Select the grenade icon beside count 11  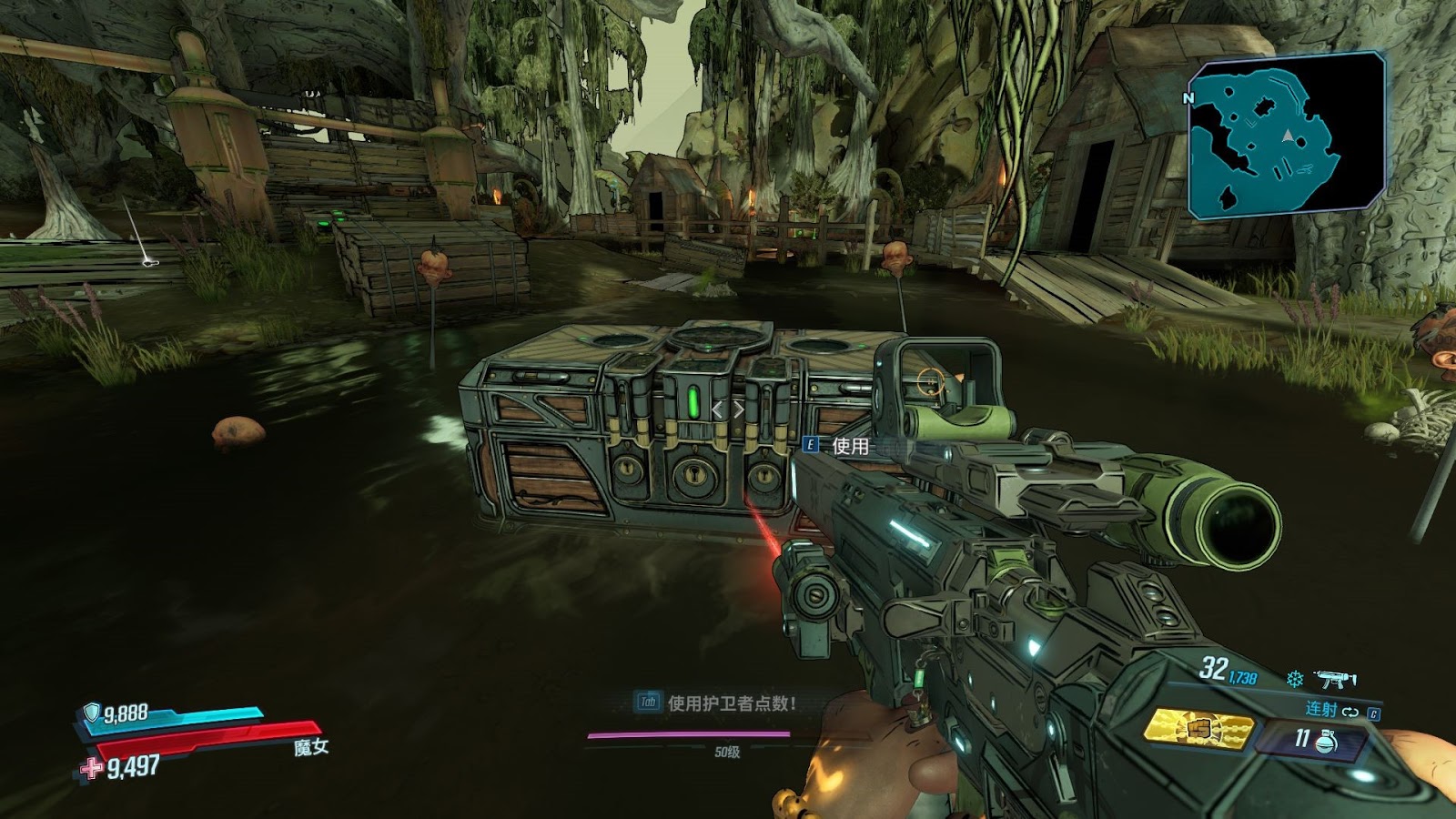(1327, 741)
